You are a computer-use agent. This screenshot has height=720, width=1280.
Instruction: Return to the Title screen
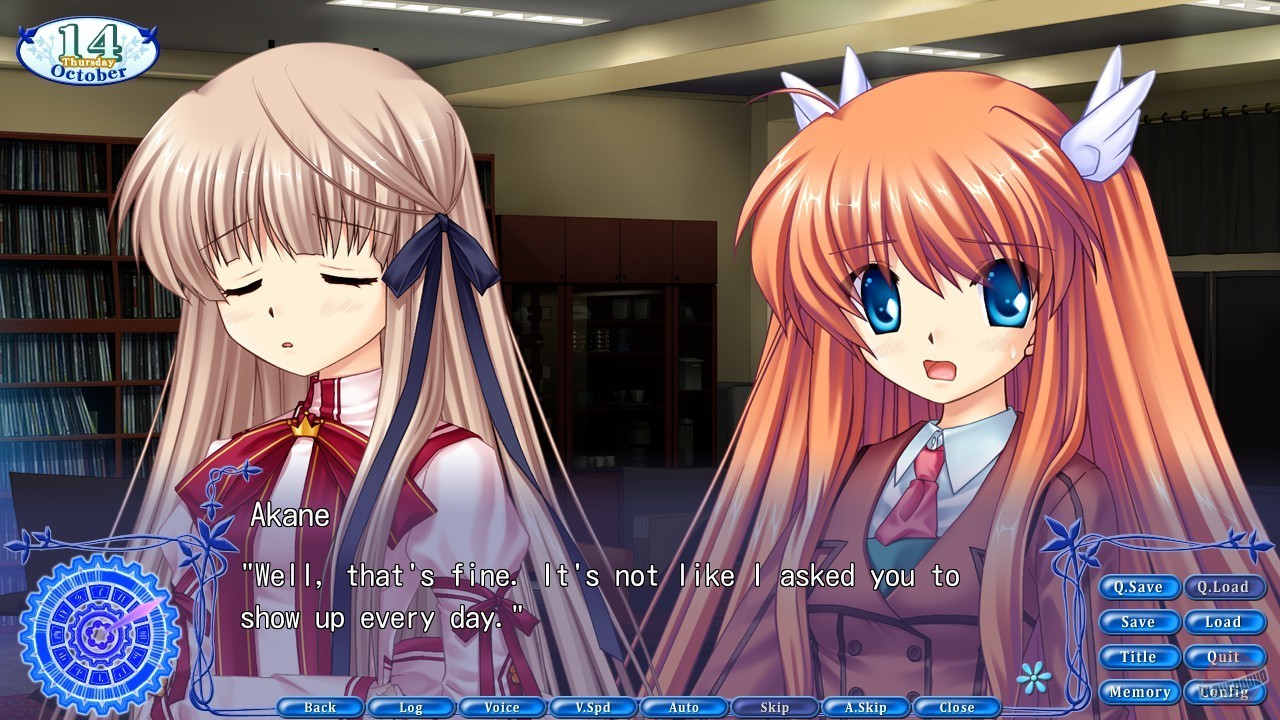[x=1138, y=657]
